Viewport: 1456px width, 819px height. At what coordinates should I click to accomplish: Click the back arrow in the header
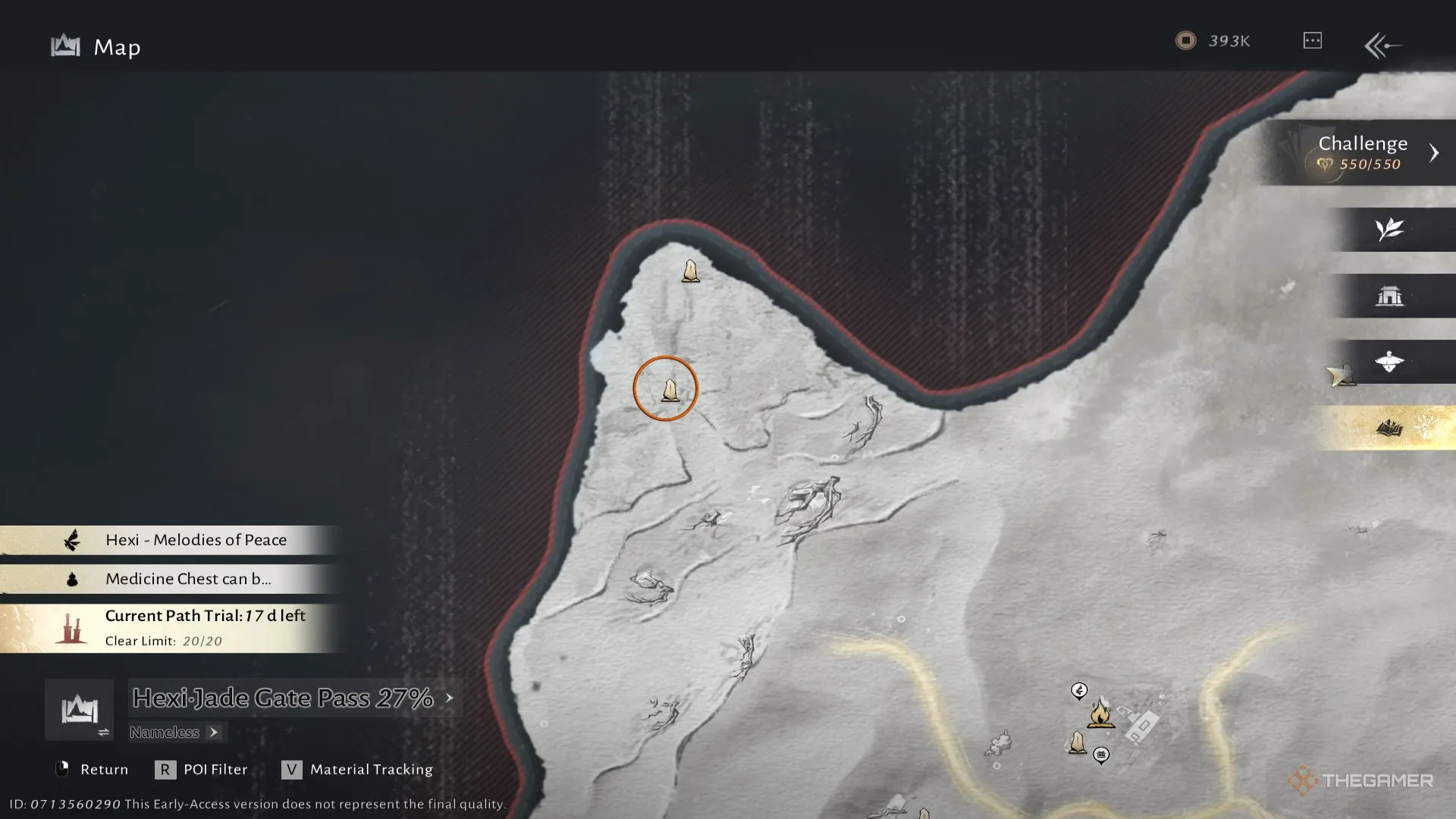pos(1382,45)
